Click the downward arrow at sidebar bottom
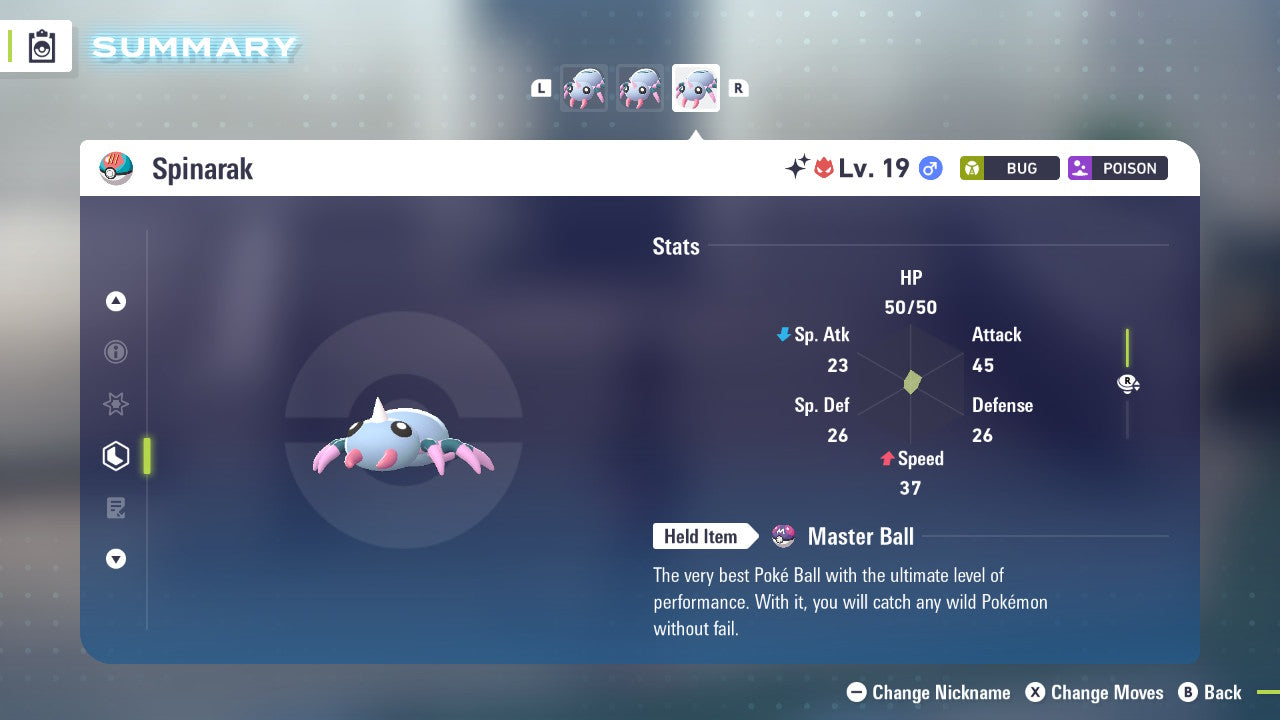The height and width of the screenshot is (720, 1280). point(116,559)
